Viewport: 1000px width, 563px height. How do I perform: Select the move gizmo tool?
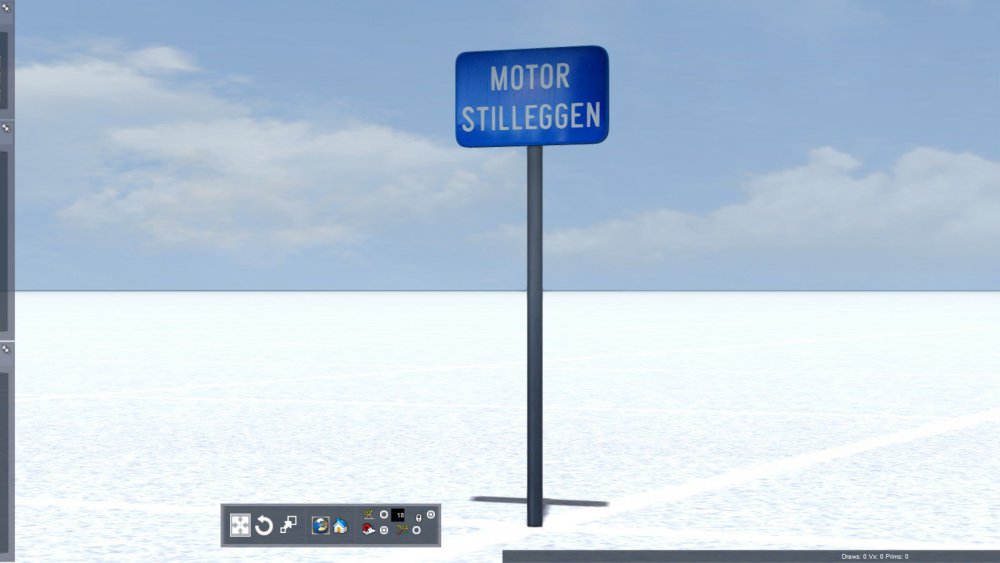coord(240,525)
